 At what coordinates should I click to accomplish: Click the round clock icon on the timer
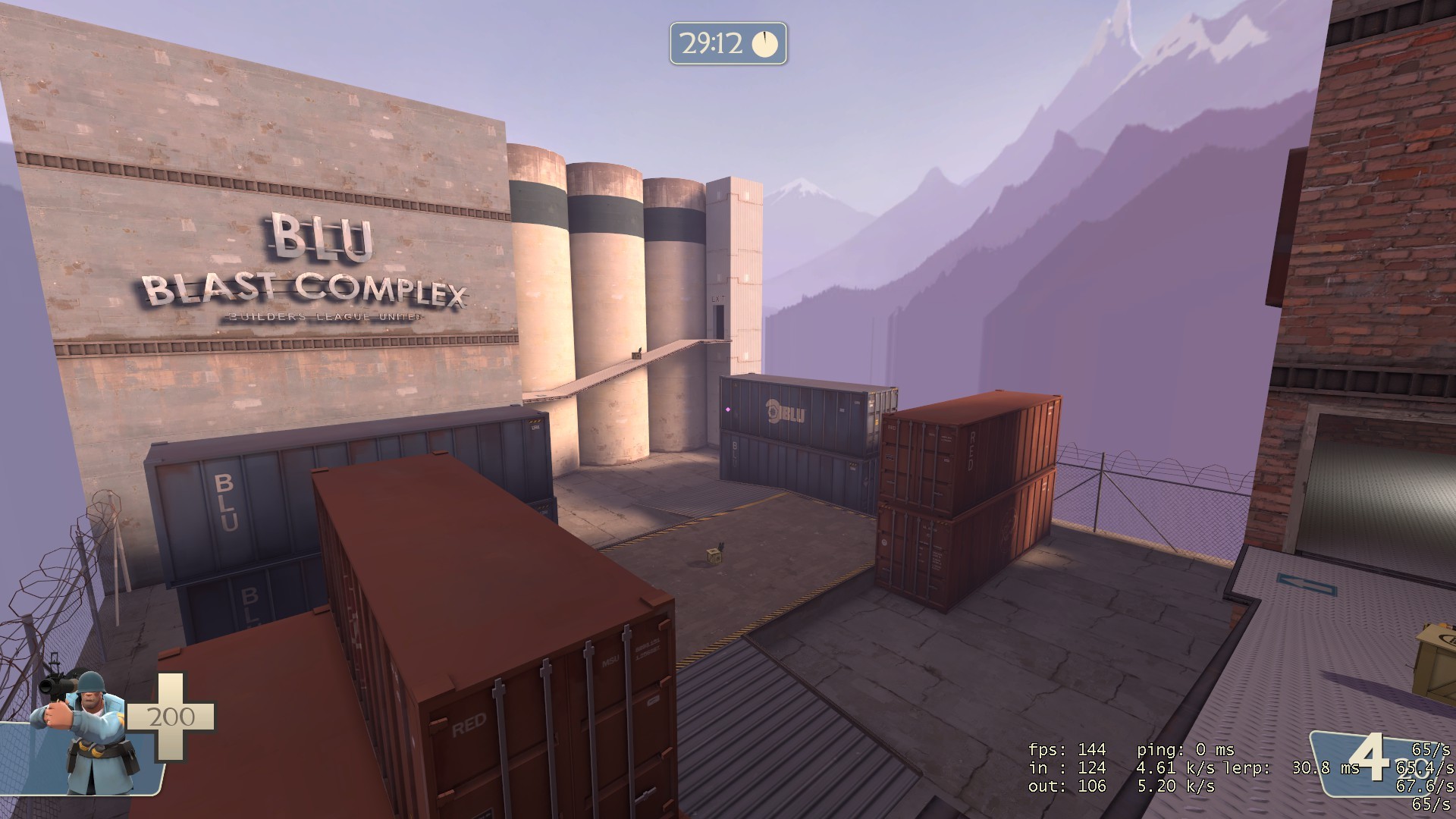766,44
